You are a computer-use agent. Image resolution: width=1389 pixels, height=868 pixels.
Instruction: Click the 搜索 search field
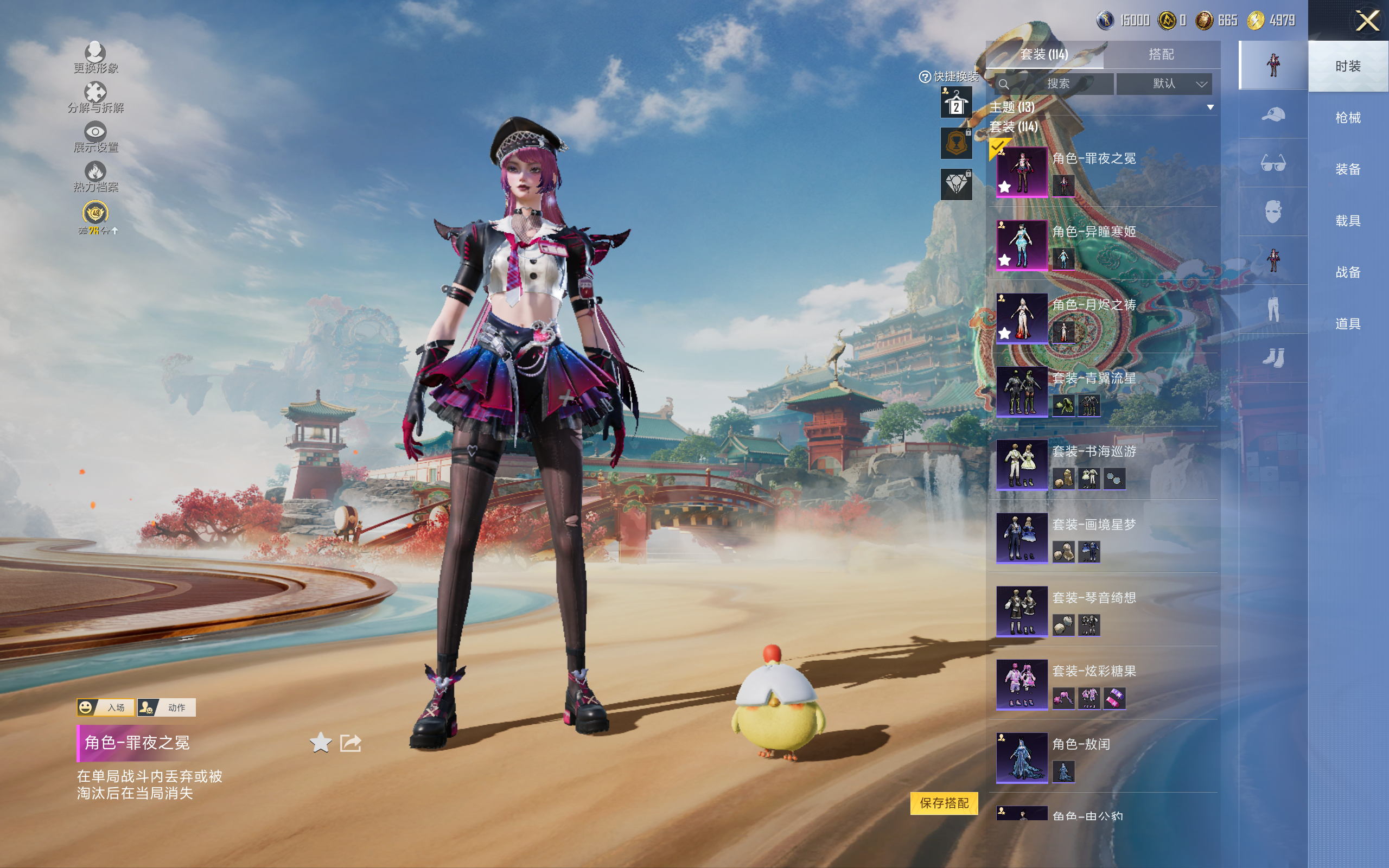click(1057, 84)
